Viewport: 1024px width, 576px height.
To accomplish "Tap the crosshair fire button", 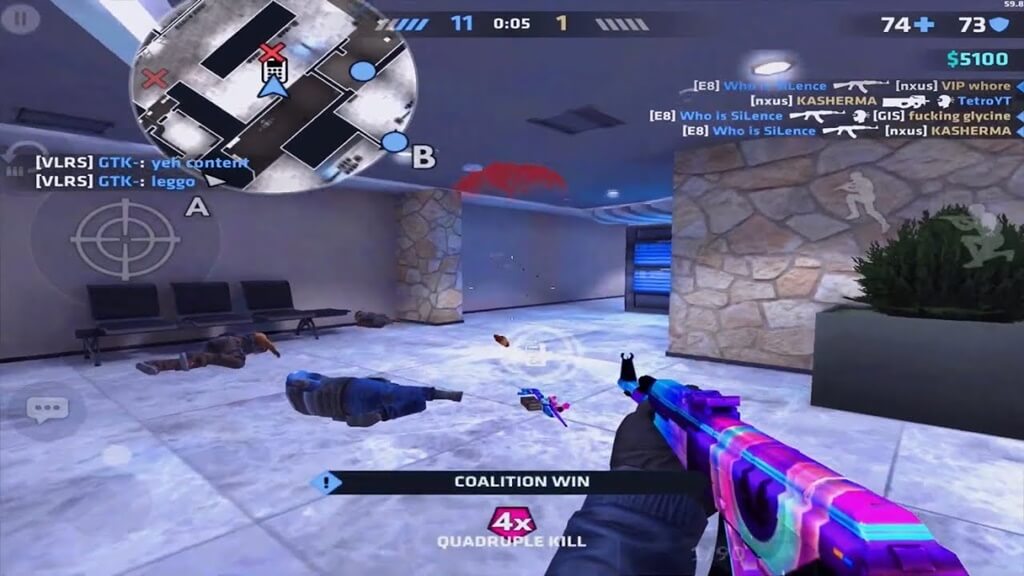I will (x=125, y=239).
